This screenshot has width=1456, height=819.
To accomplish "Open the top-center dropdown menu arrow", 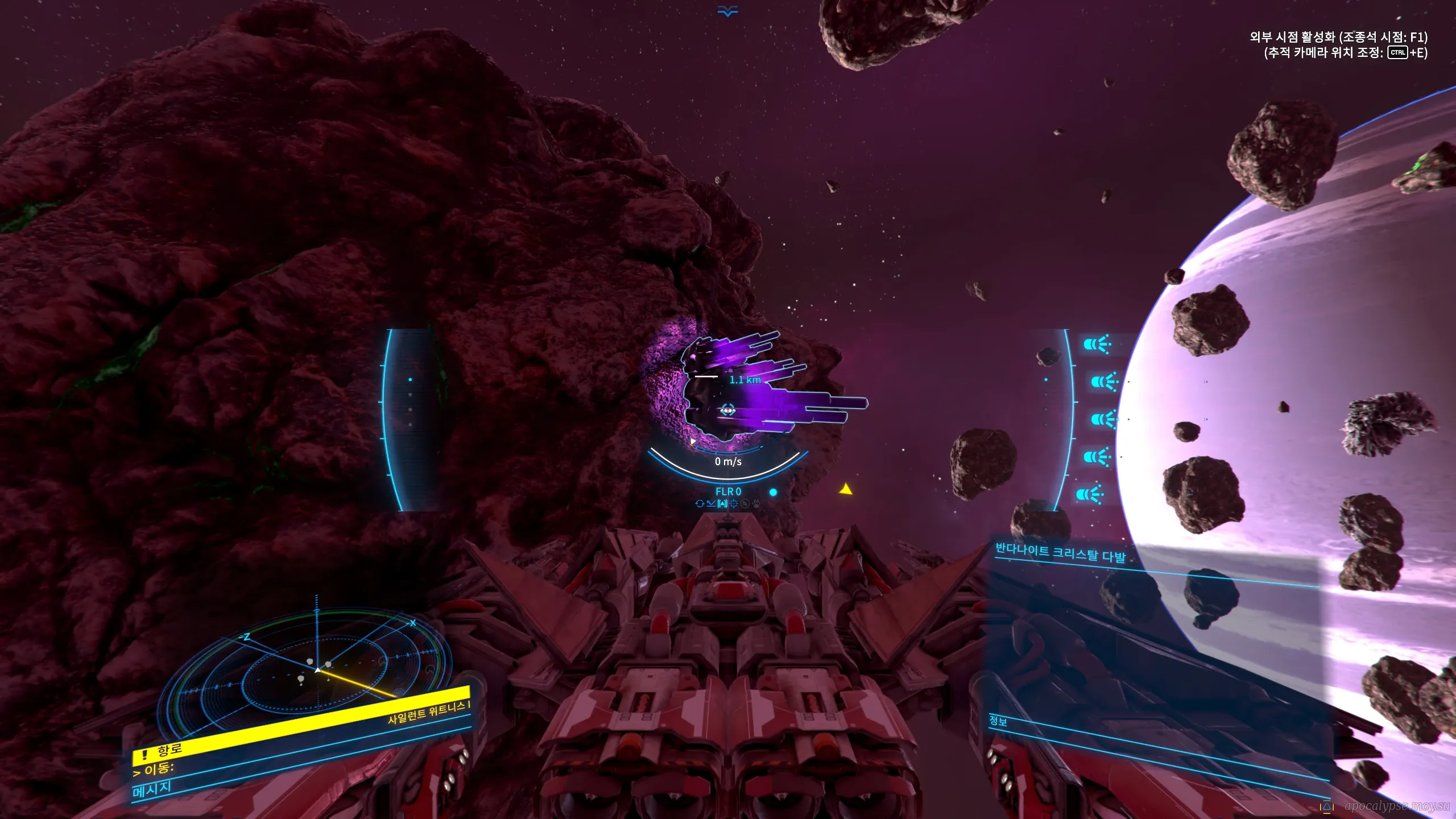I will point(727,11).
